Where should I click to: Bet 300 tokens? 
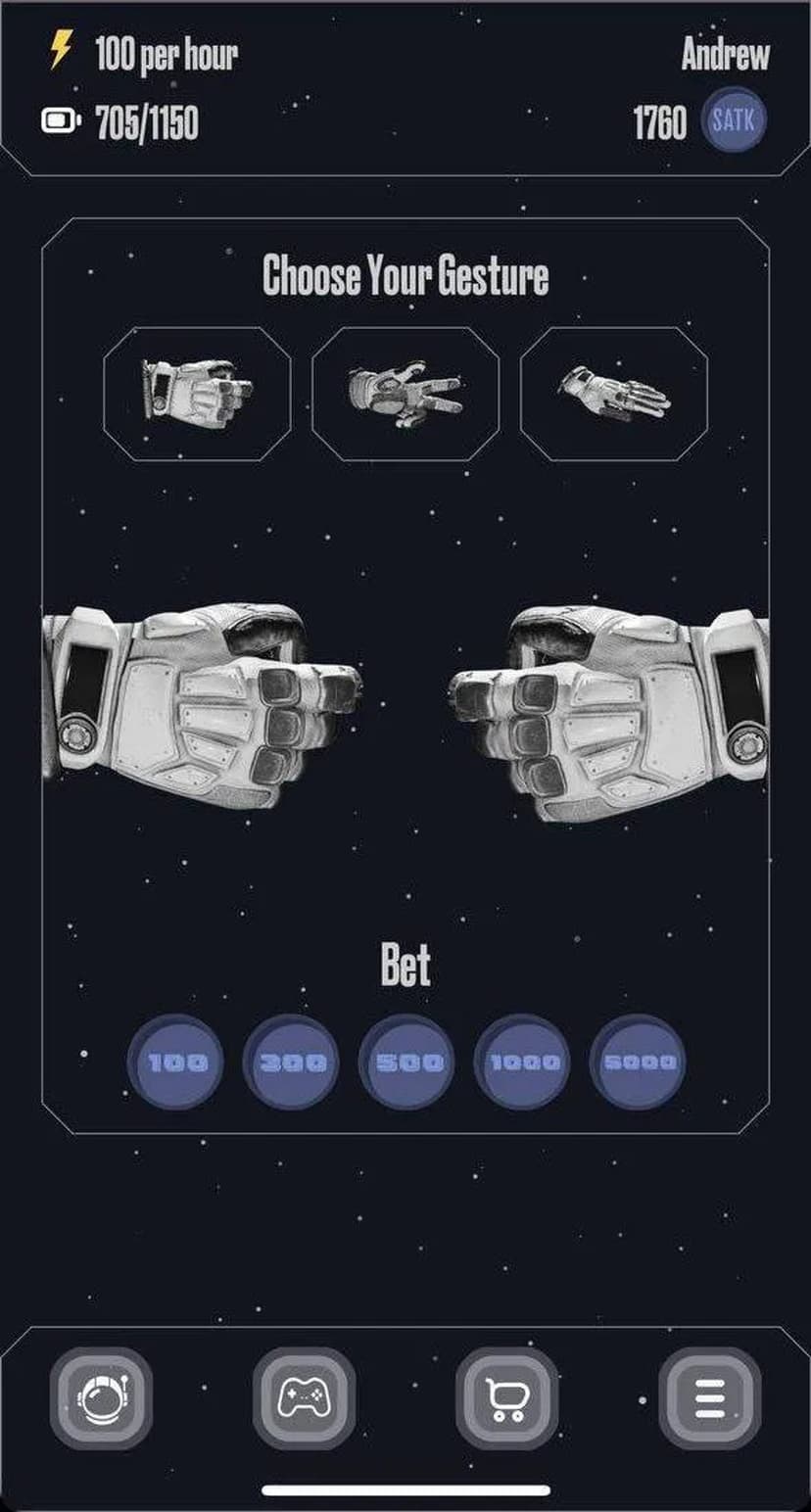tap(291, 1062)
